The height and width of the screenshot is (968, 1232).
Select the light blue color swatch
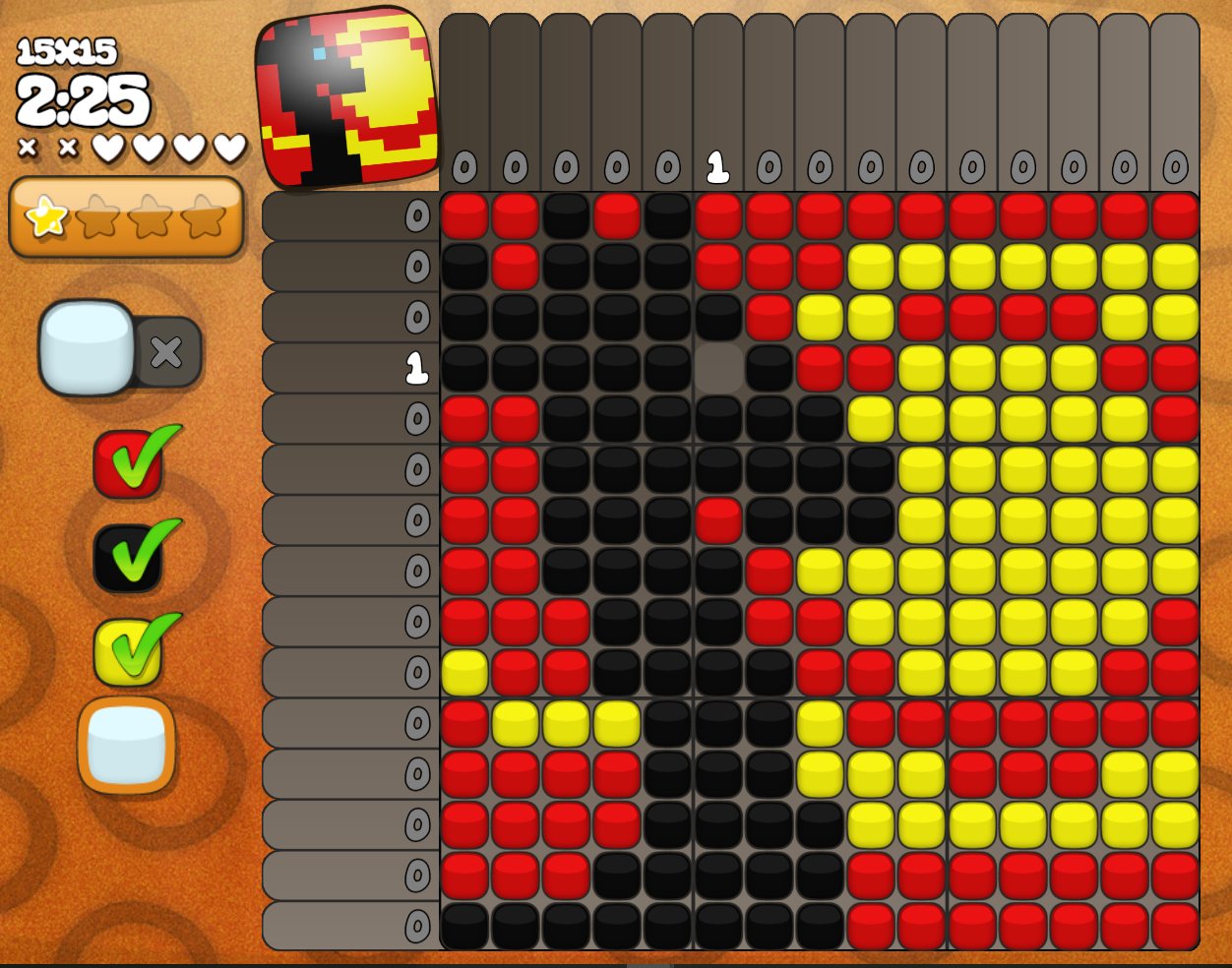(127, 745)
